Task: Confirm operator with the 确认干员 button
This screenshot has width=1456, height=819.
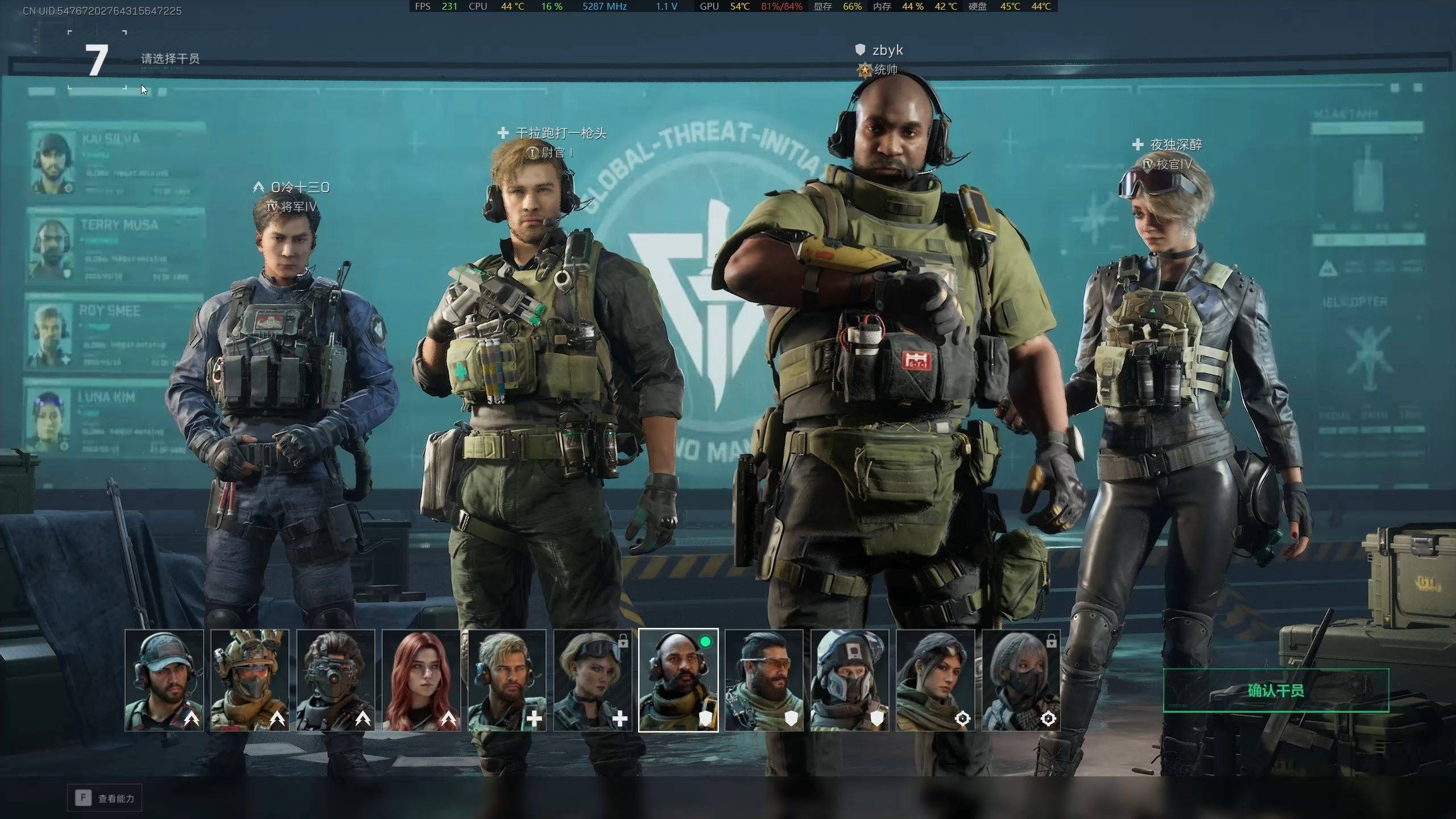Action: click(1275, 690)
